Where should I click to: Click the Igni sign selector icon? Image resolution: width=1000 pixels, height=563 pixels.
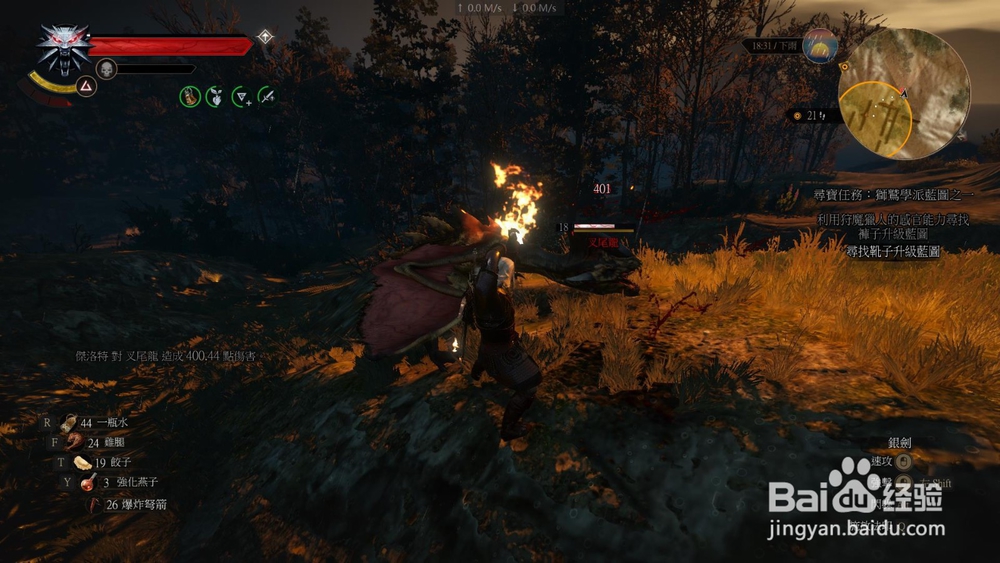pyautogui.click(x=87, y=88)
